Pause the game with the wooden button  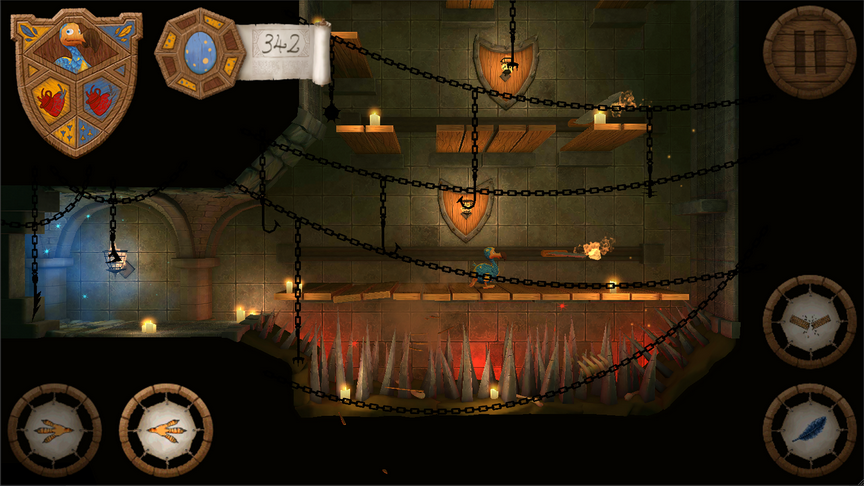coord(810,52)
